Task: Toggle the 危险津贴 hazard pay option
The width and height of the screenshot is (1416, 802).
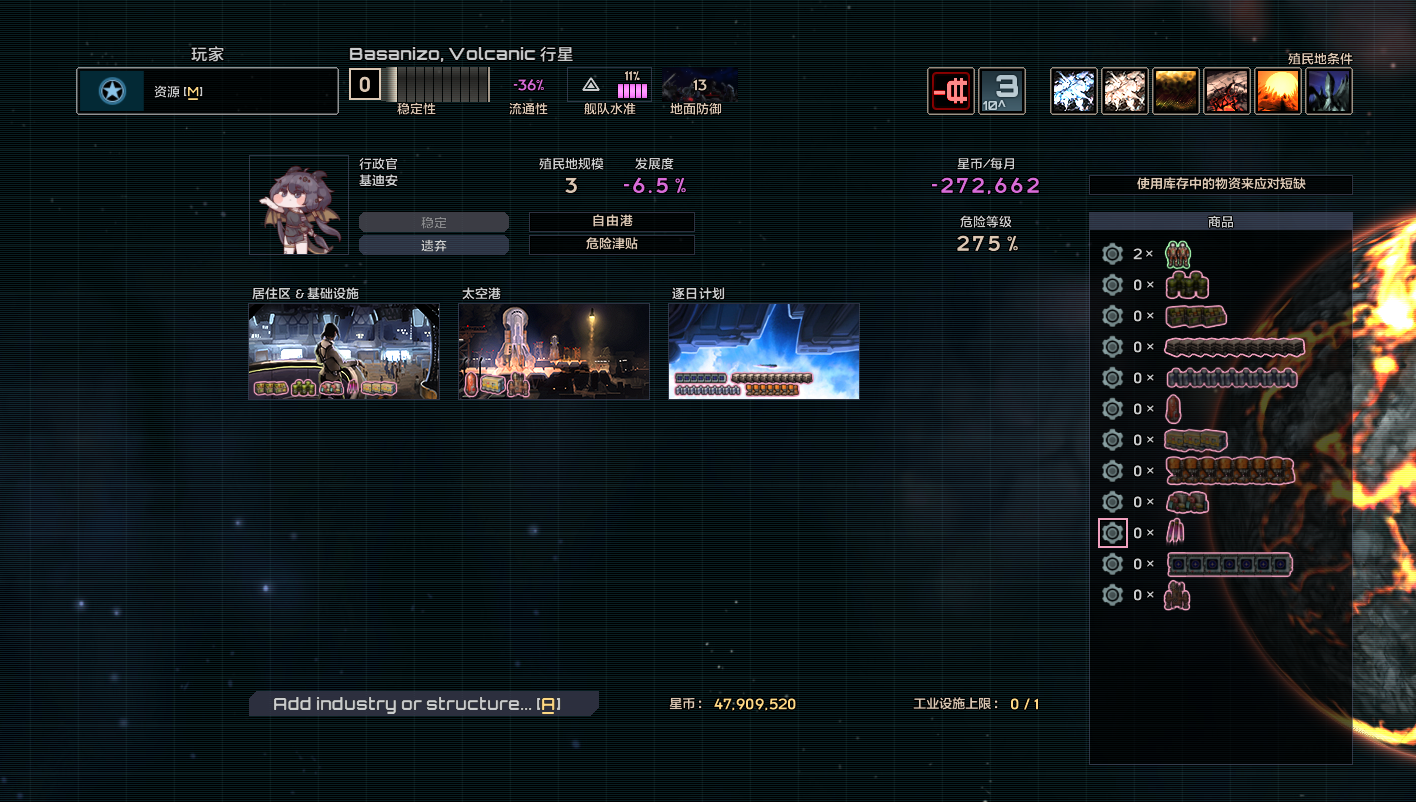Action: coord(611,245)
